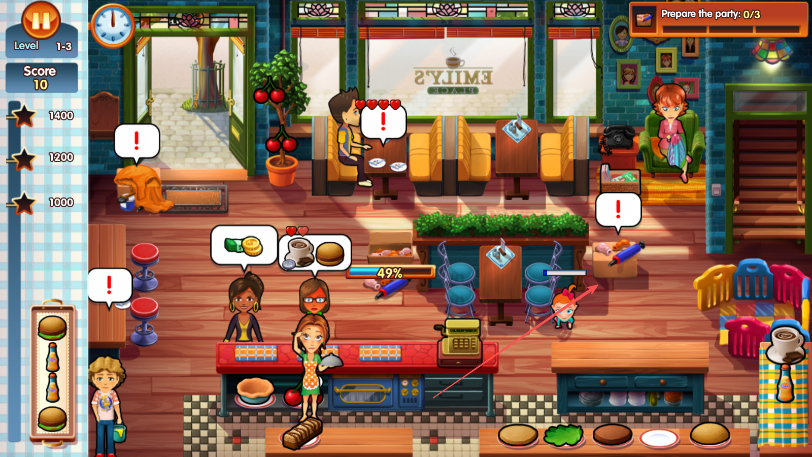Tap the exclamation bubble above the dining table
The height and width of the screenshot is (457, 812).
coord(381,122)
